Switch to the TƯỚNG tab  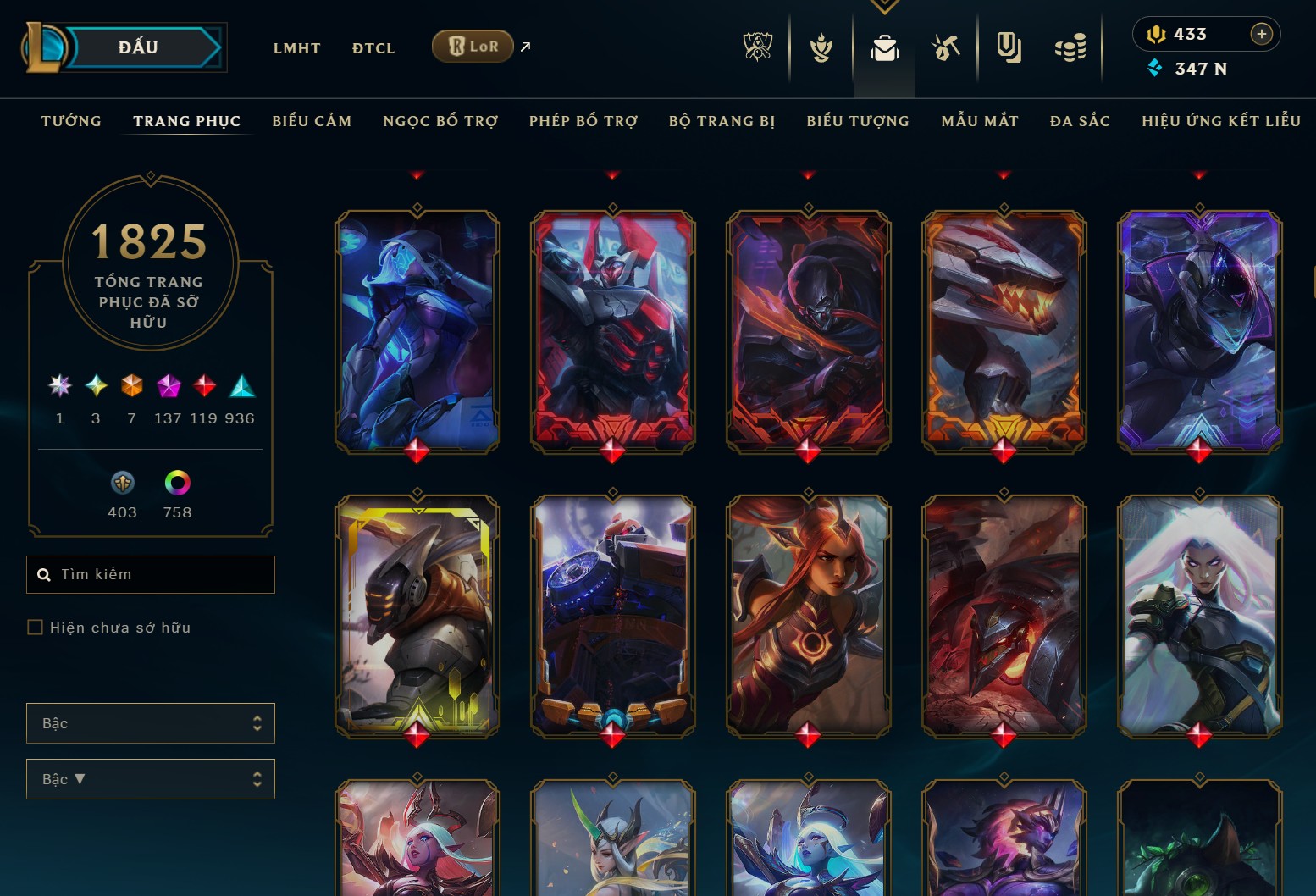[x=71, y=121]
